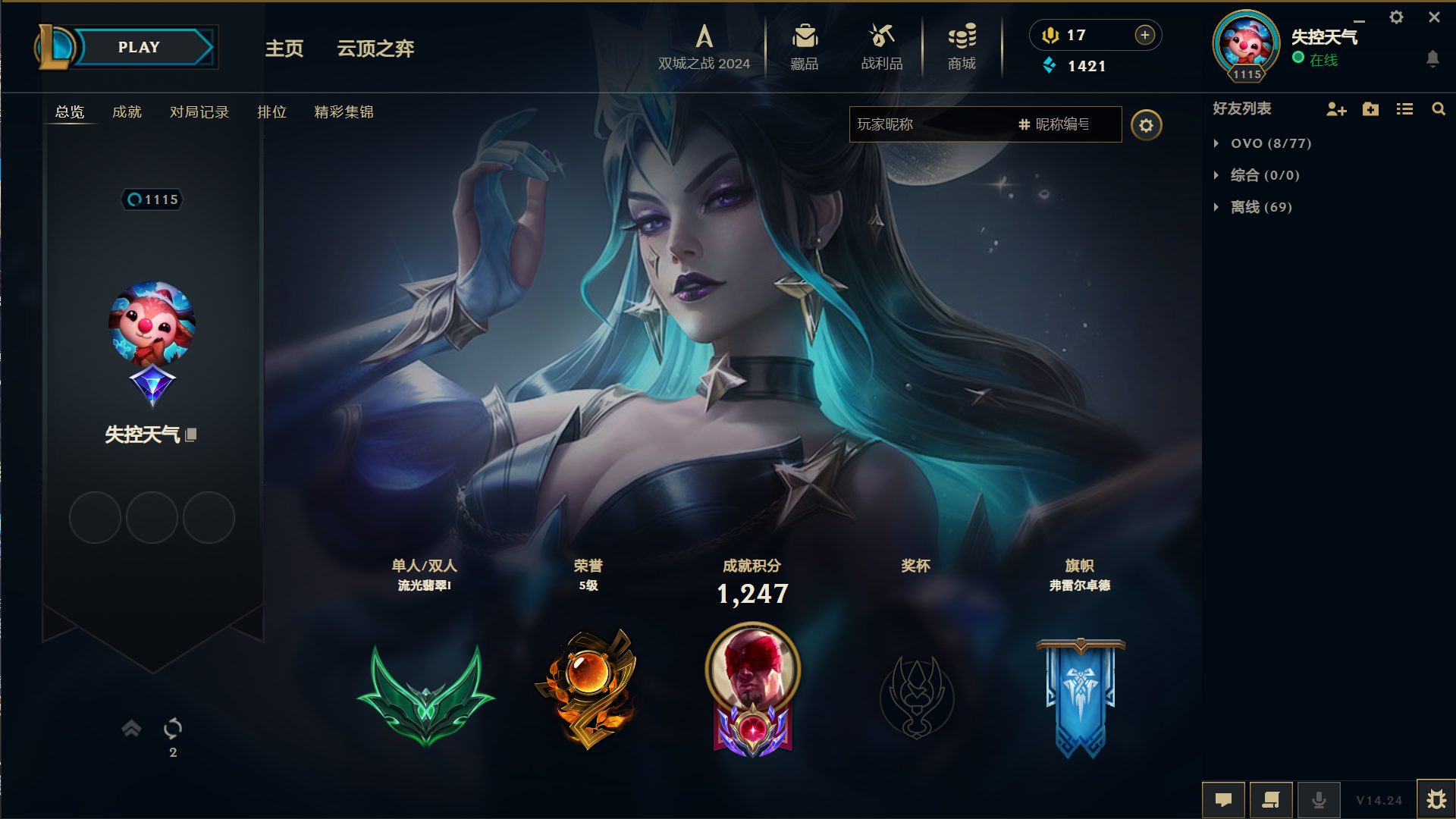Go to 云顶之弈 mode
The height and width of the screenshot is (819, 1456).
coord(375,49)
